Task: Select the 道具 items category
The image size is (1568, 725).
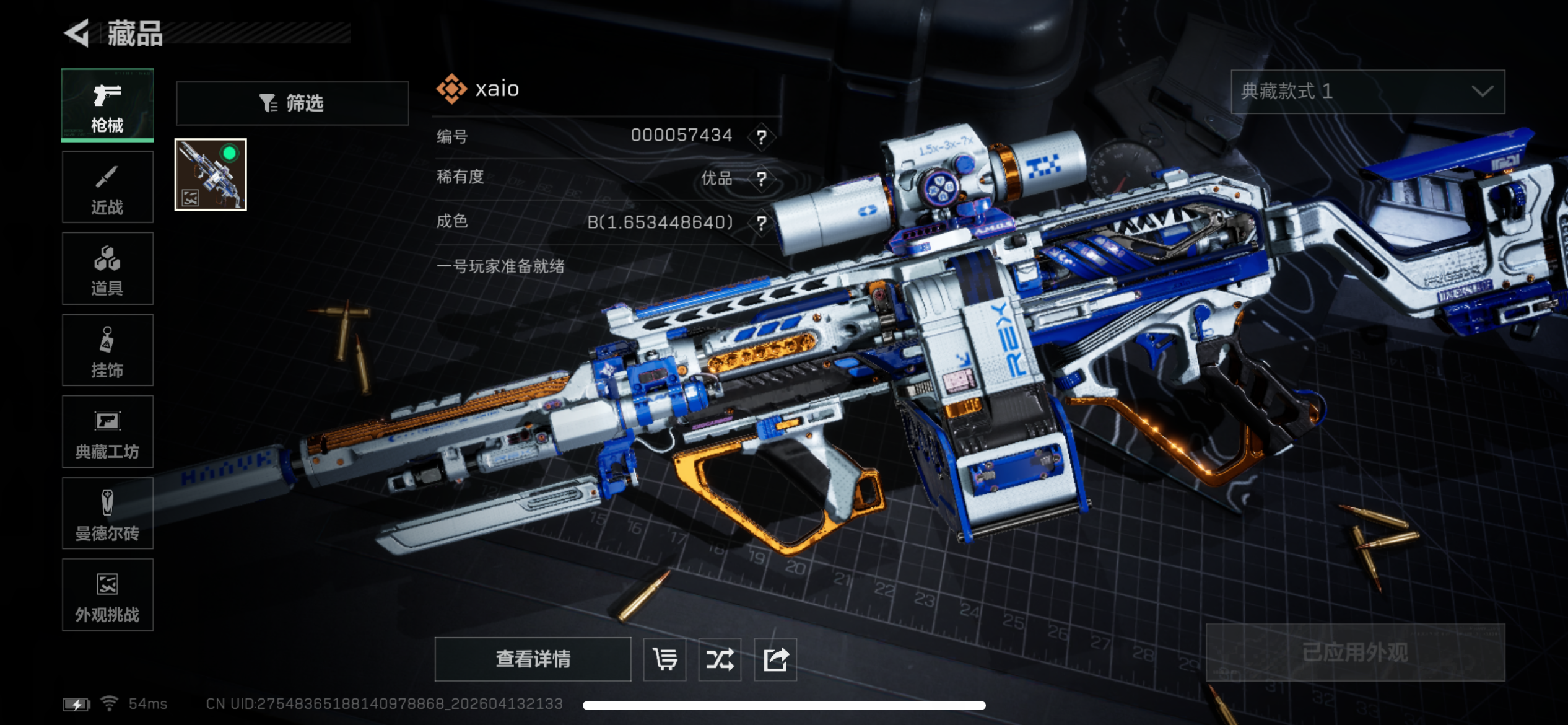Action: coord(107,269)
